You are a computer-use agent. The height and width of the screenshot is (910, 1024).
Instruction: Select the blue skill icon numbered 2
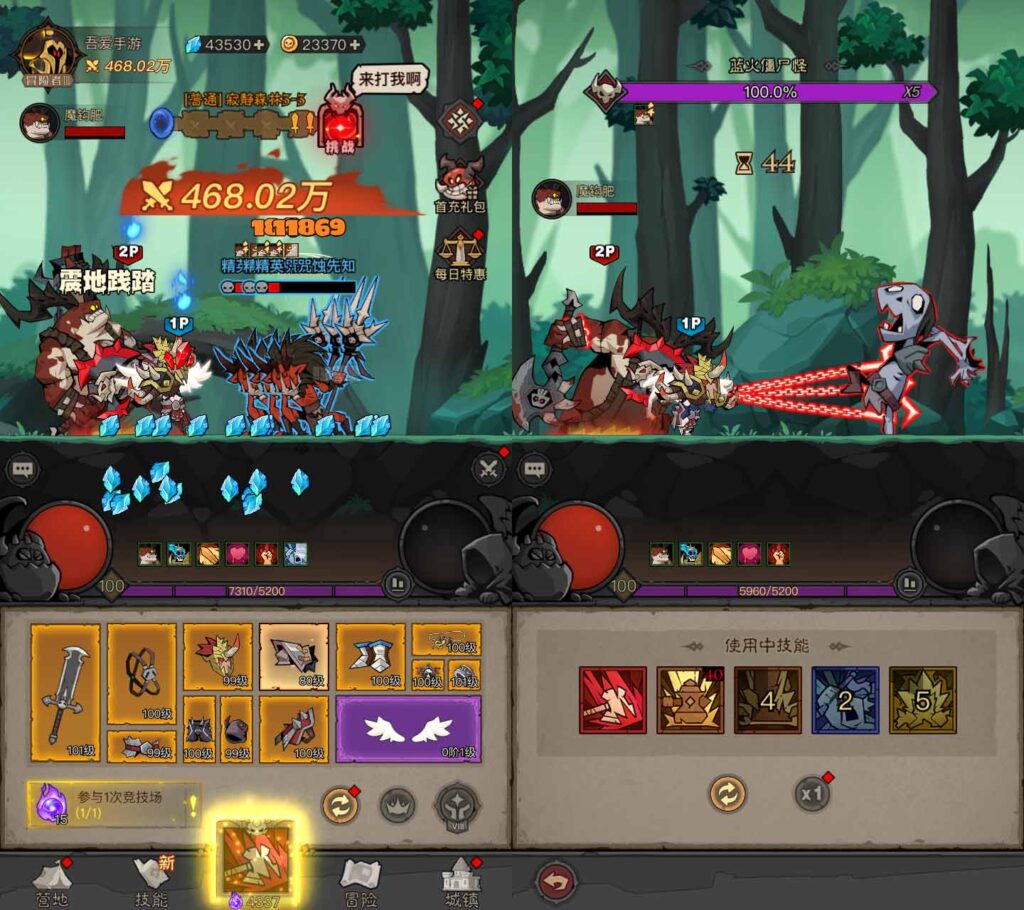tap(845, 700)
